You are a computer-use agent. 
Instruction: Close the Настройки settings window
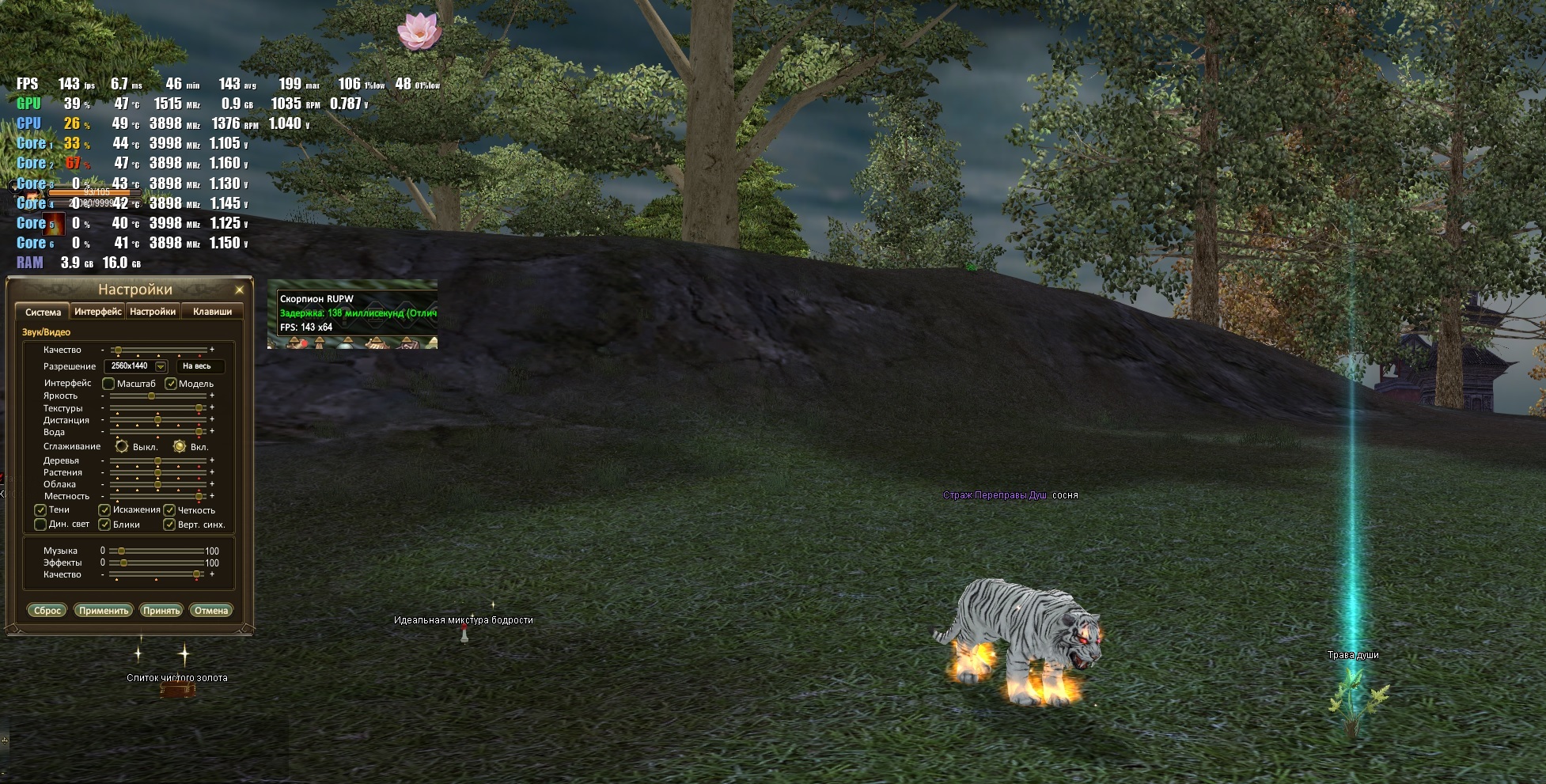coord(239,290)
